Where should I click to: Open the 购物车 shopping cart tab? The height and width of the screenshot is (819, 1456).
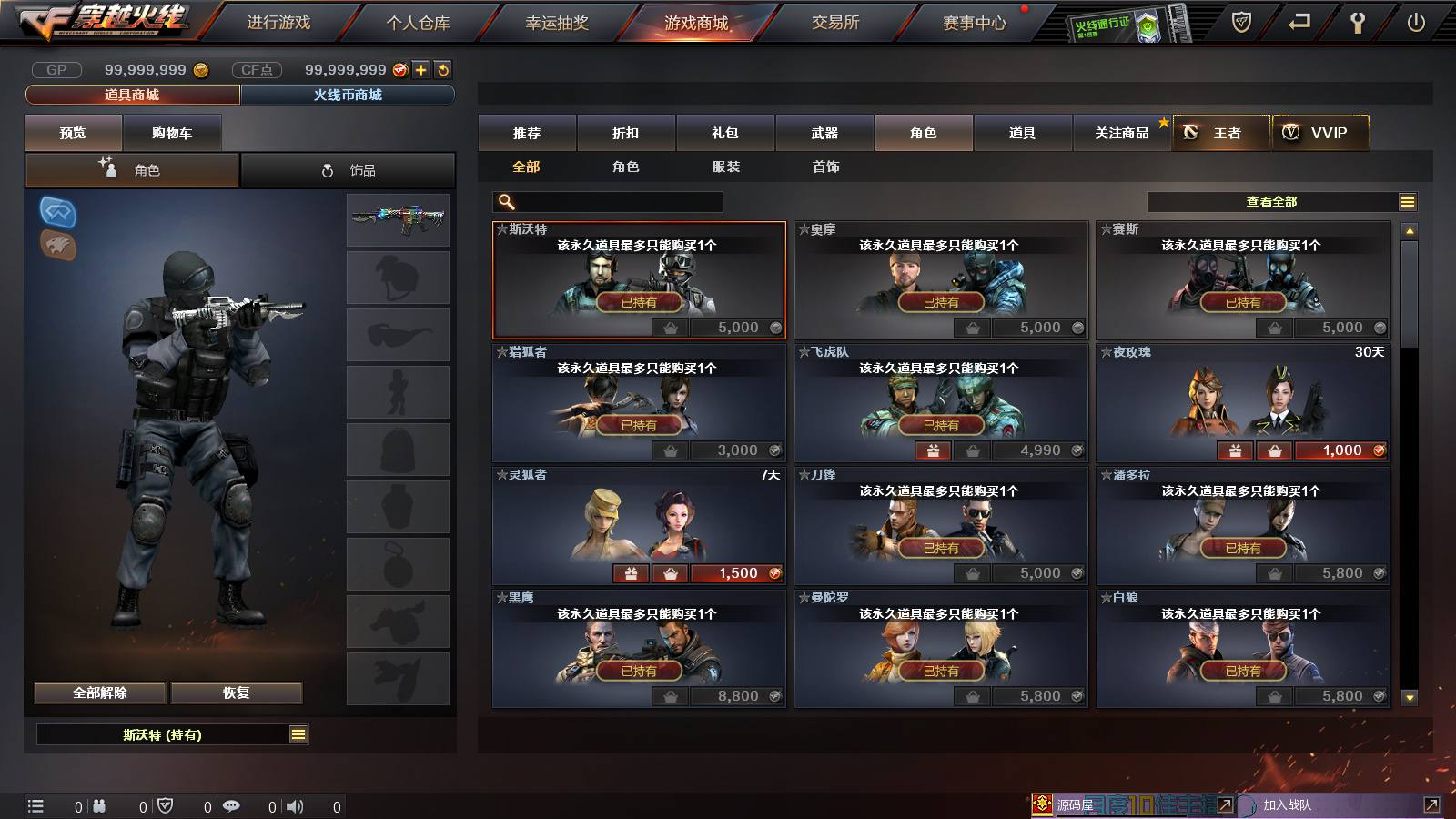pyautogui.click(x=172, y=133)
